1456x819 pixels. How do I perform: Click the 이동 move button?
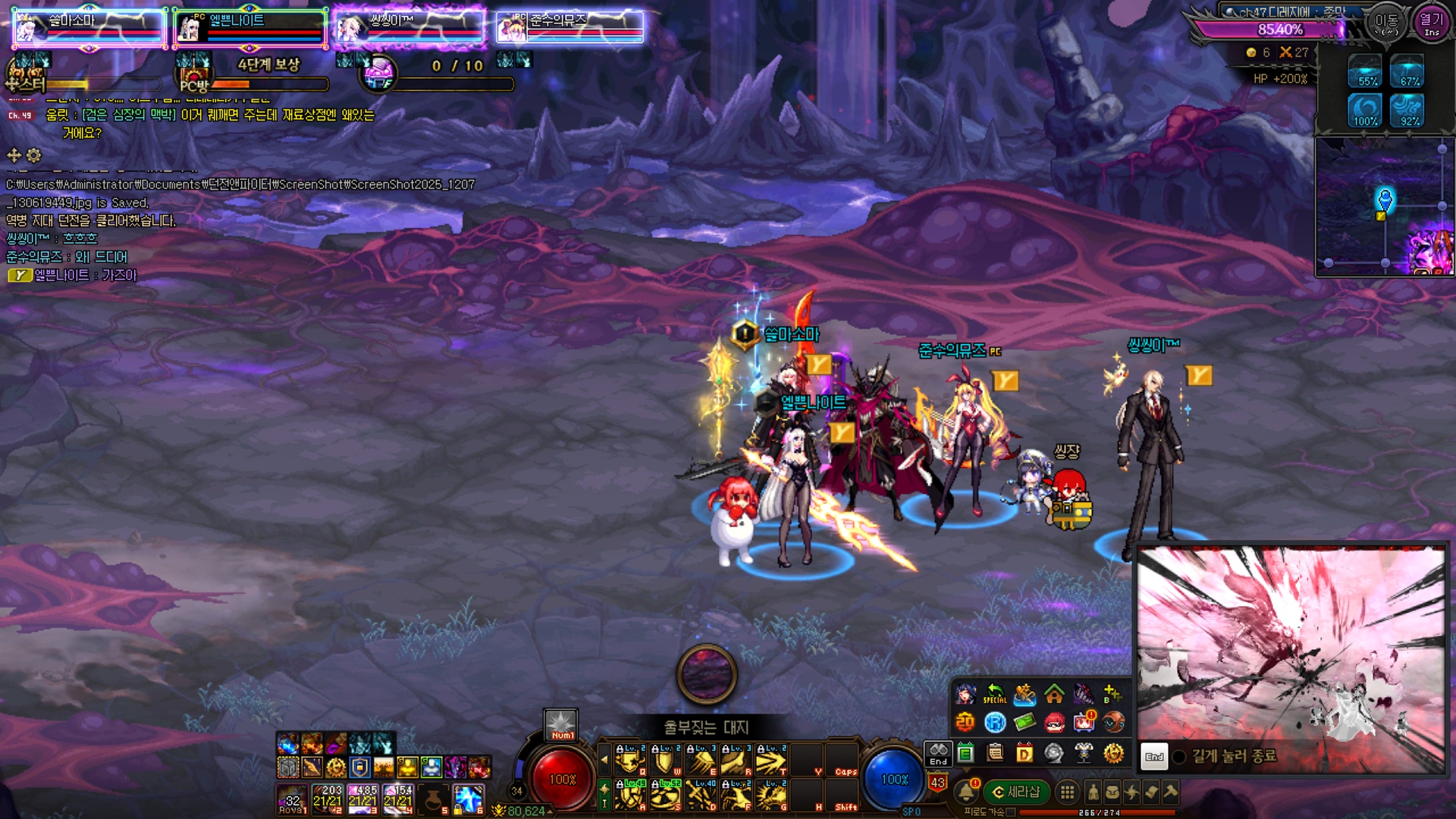point(1387,23)
